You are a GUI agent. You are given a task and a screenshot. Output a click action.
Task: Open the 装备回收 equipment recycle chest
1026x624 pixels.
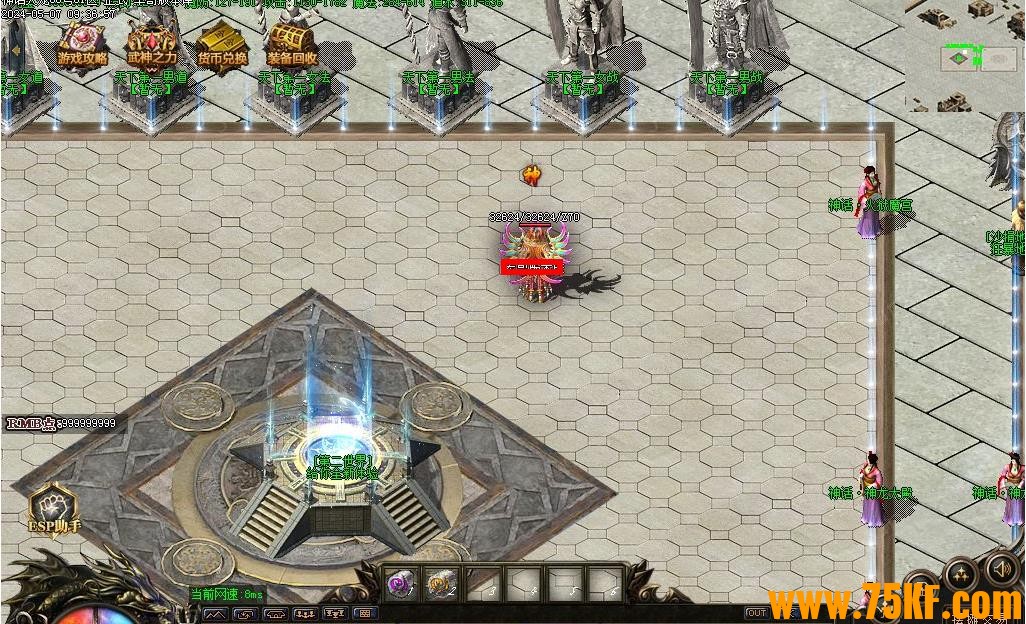tap(291, 43)
